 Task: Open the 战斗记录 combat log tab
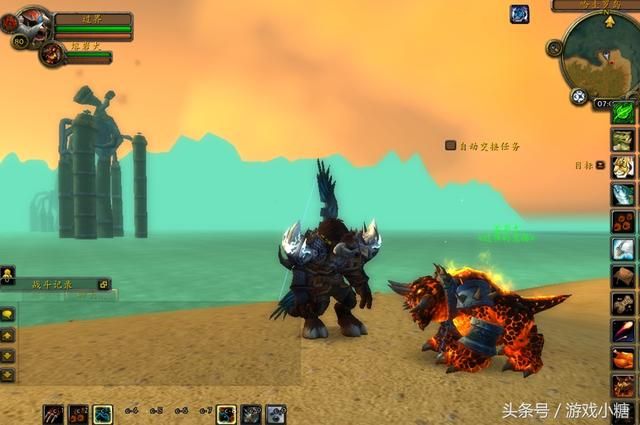pyautogui.click(x=52, y=285)
